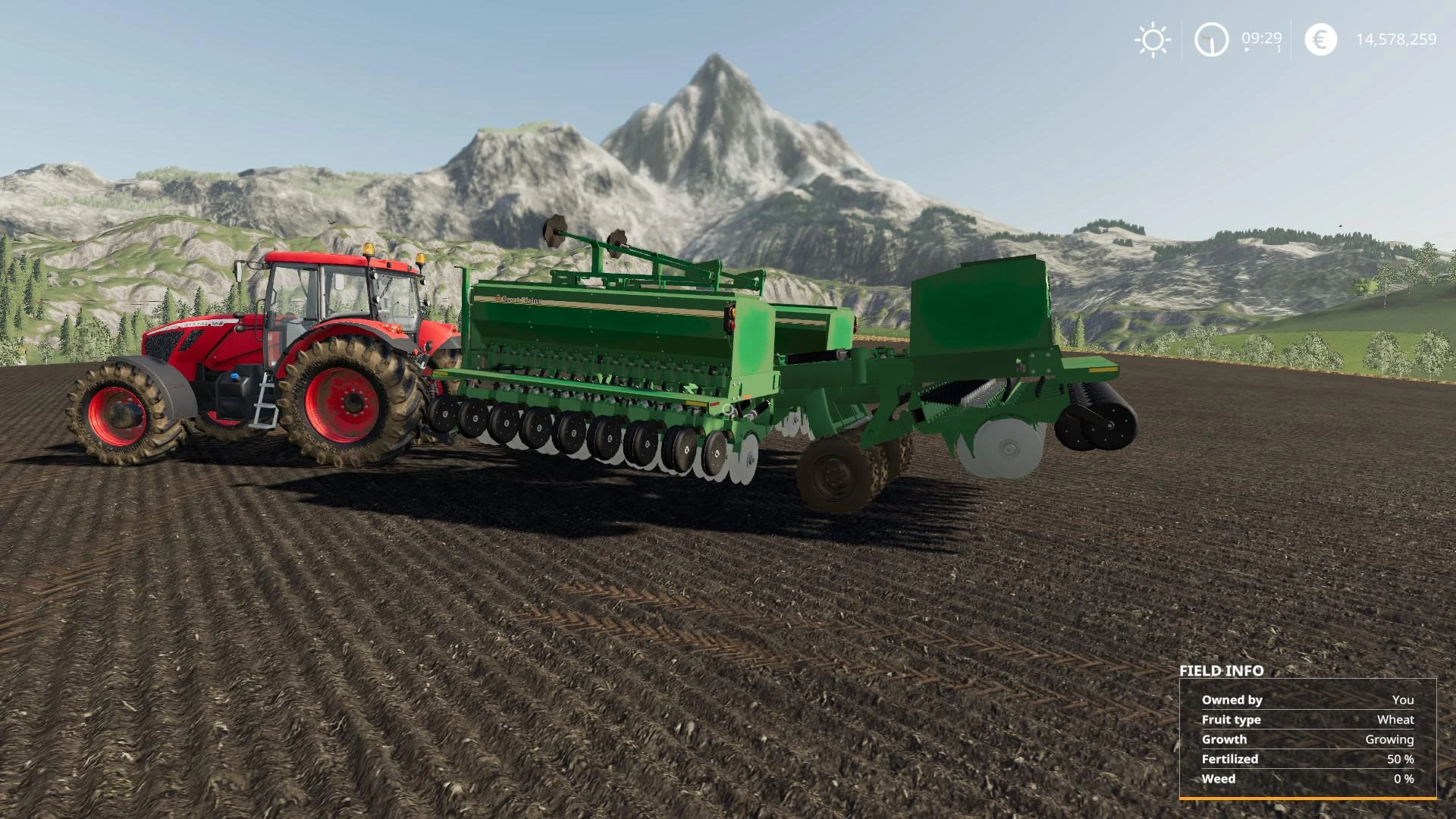Expand the FIELD INFO panel header
The height and width of the screenshot is (819, 1456).
pos(1221,671)
